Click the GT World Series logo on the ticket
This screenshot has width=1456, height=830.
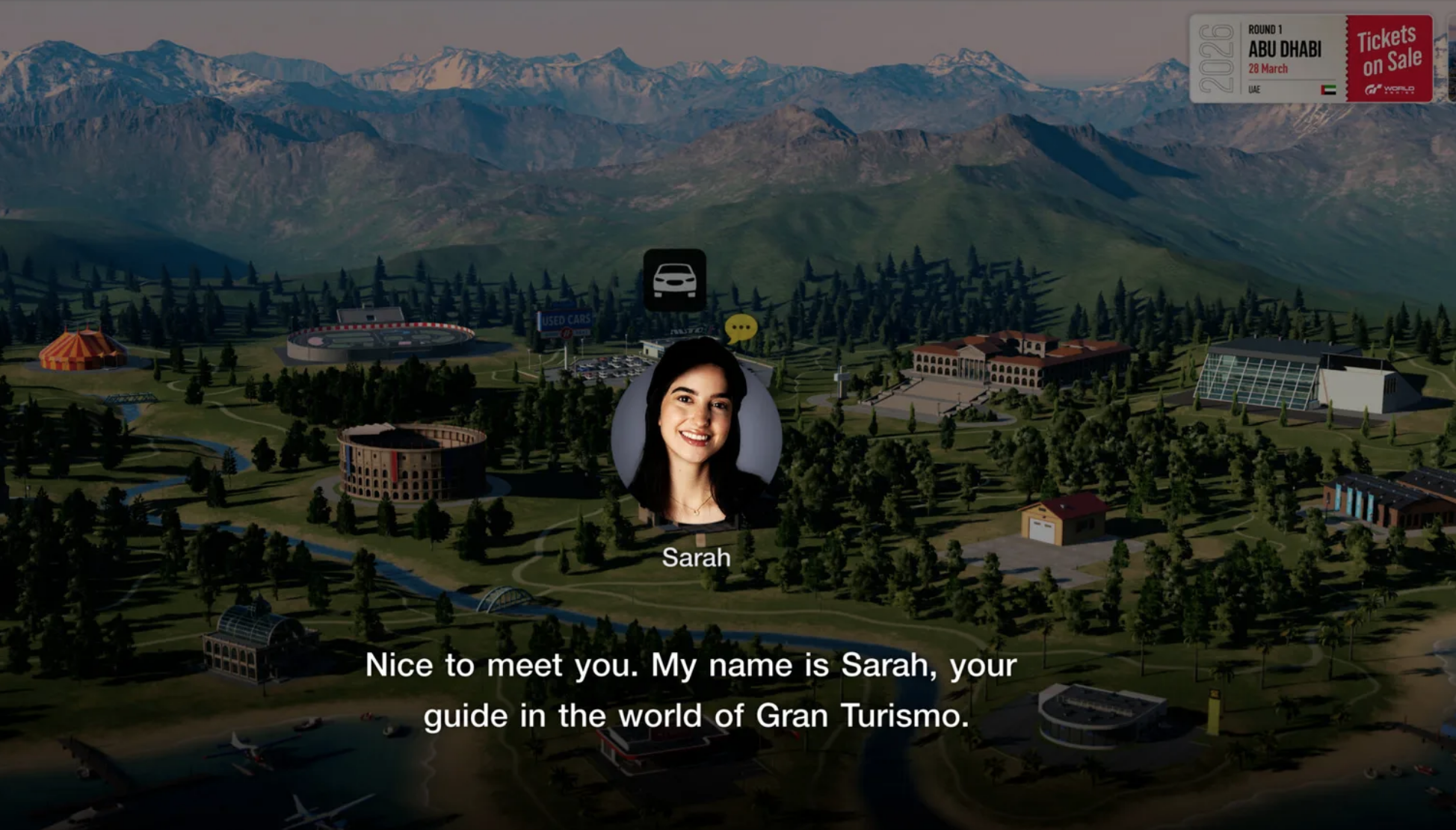point(1388,90)
